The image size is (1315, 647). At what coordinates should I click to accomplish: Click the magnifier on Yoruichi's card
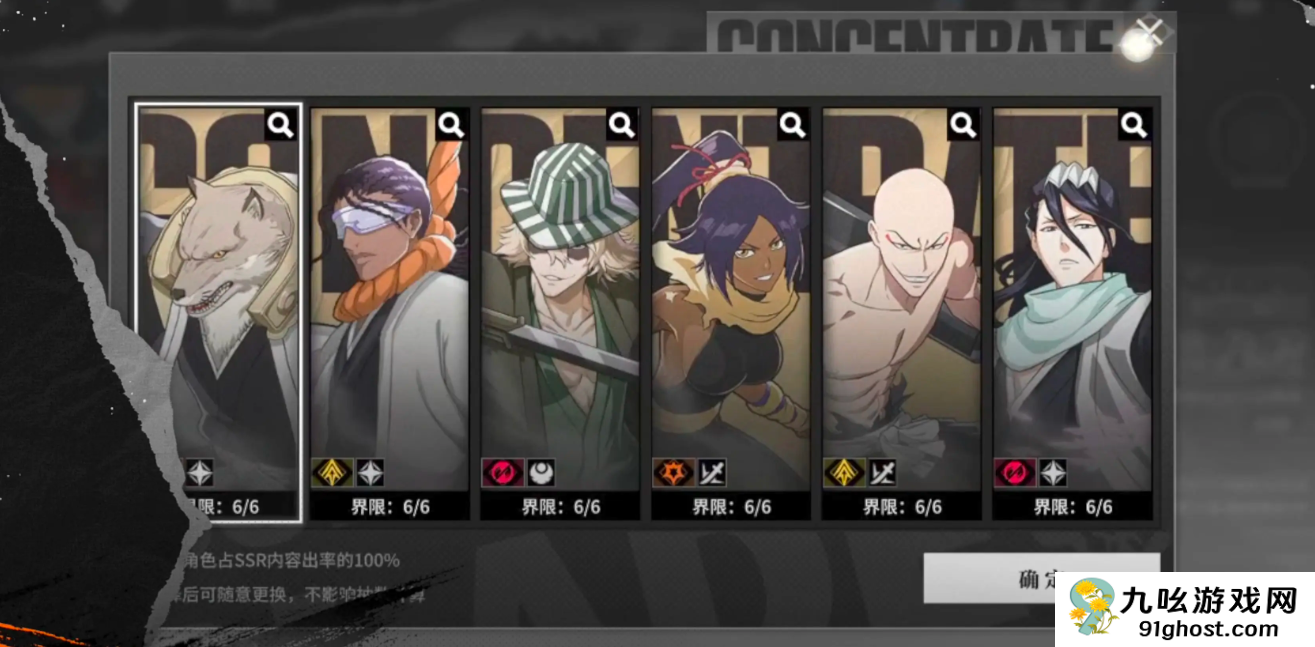click(x=793, y=125)
